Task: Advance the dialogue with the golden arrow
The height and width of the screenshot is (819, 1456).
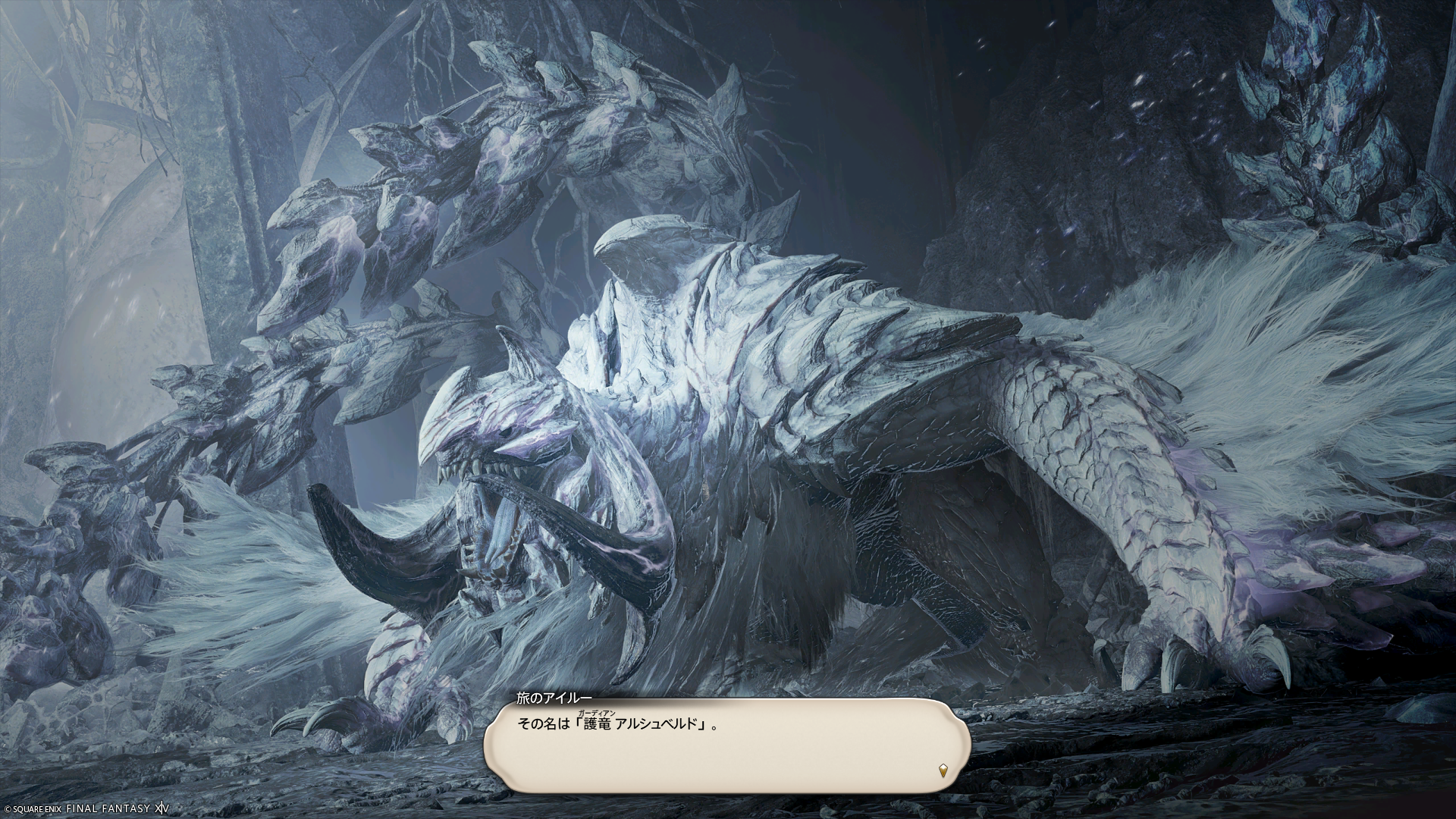Action: point(943,771)
